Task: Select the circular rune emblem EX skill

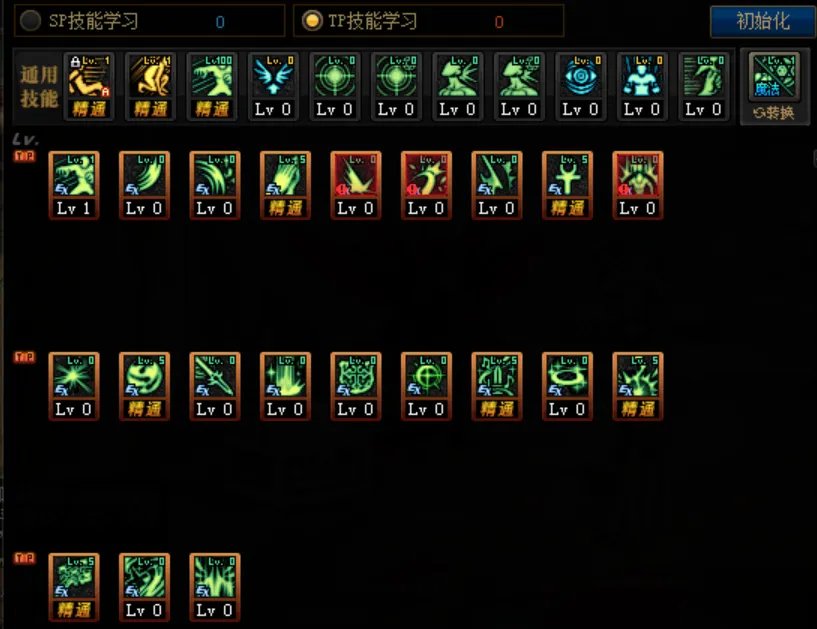Action: tap(356, 377)
